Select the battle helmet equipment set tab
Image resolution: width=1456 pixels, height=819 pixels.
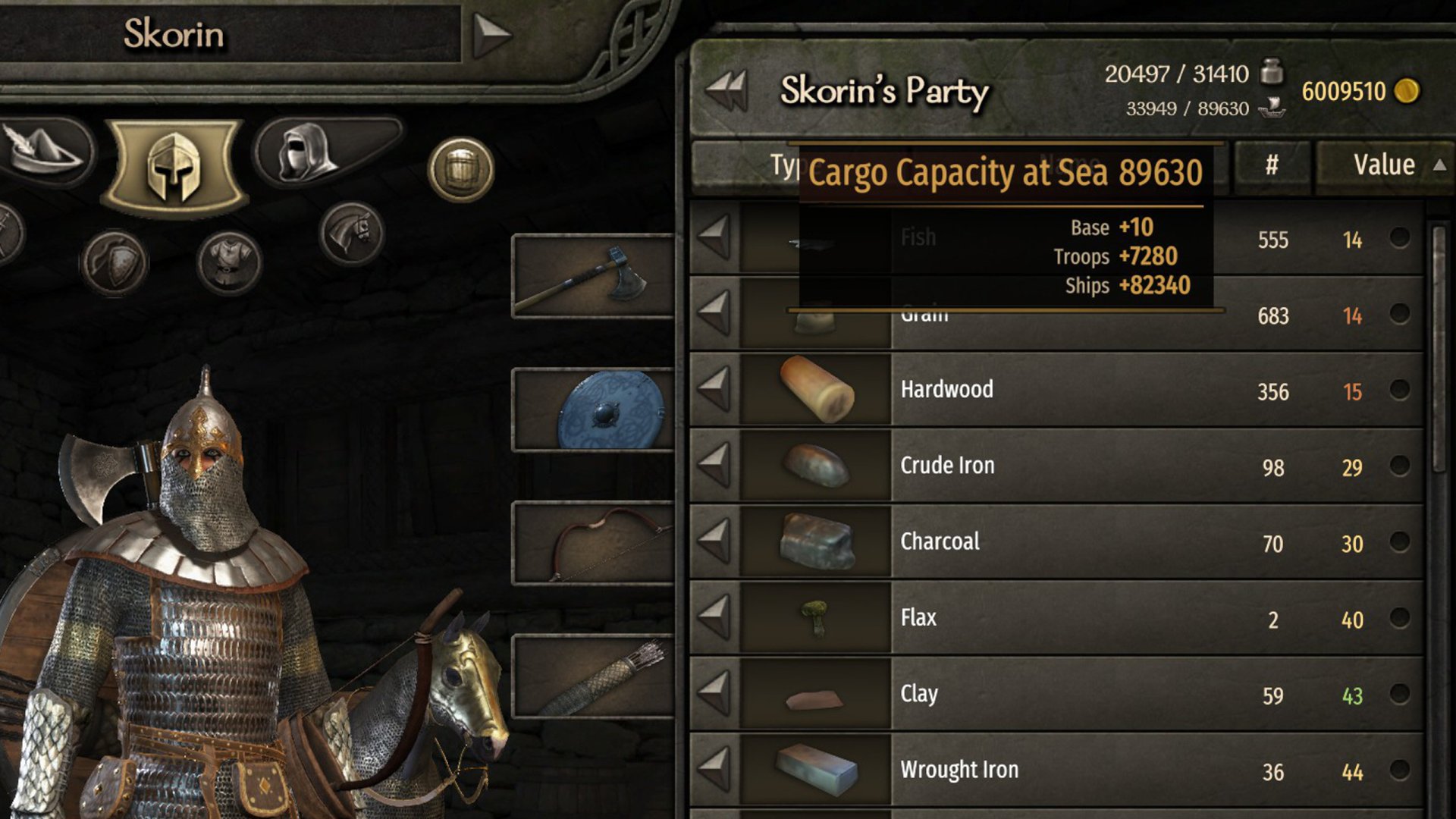[174, 167]
